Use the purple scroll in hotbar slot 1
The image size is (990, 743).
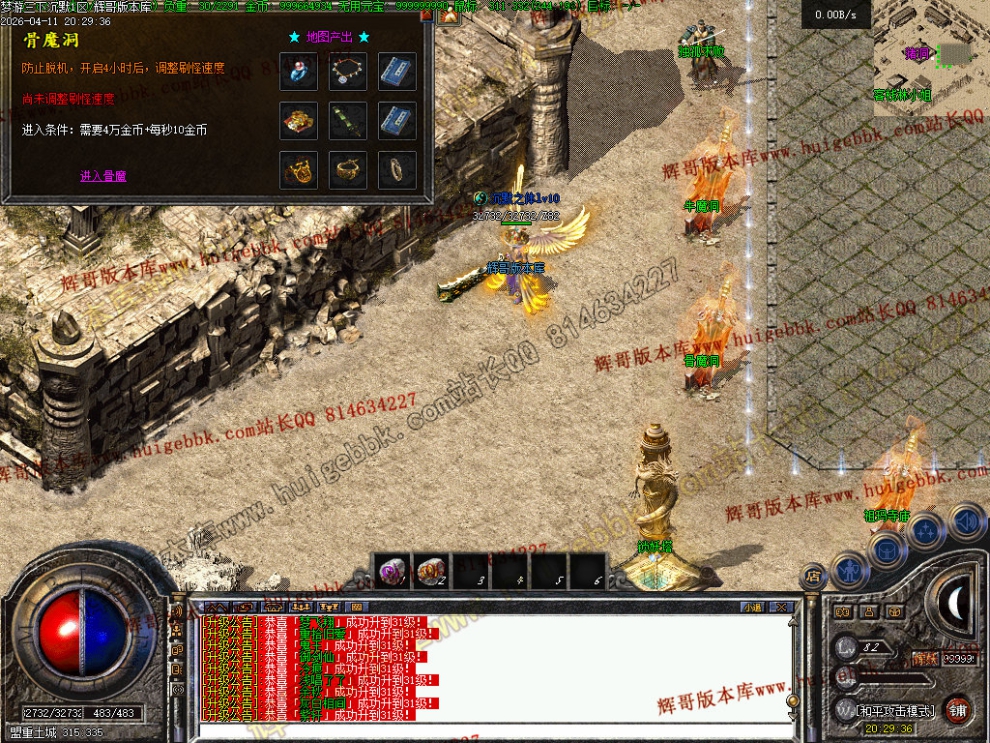click(390, 571)
